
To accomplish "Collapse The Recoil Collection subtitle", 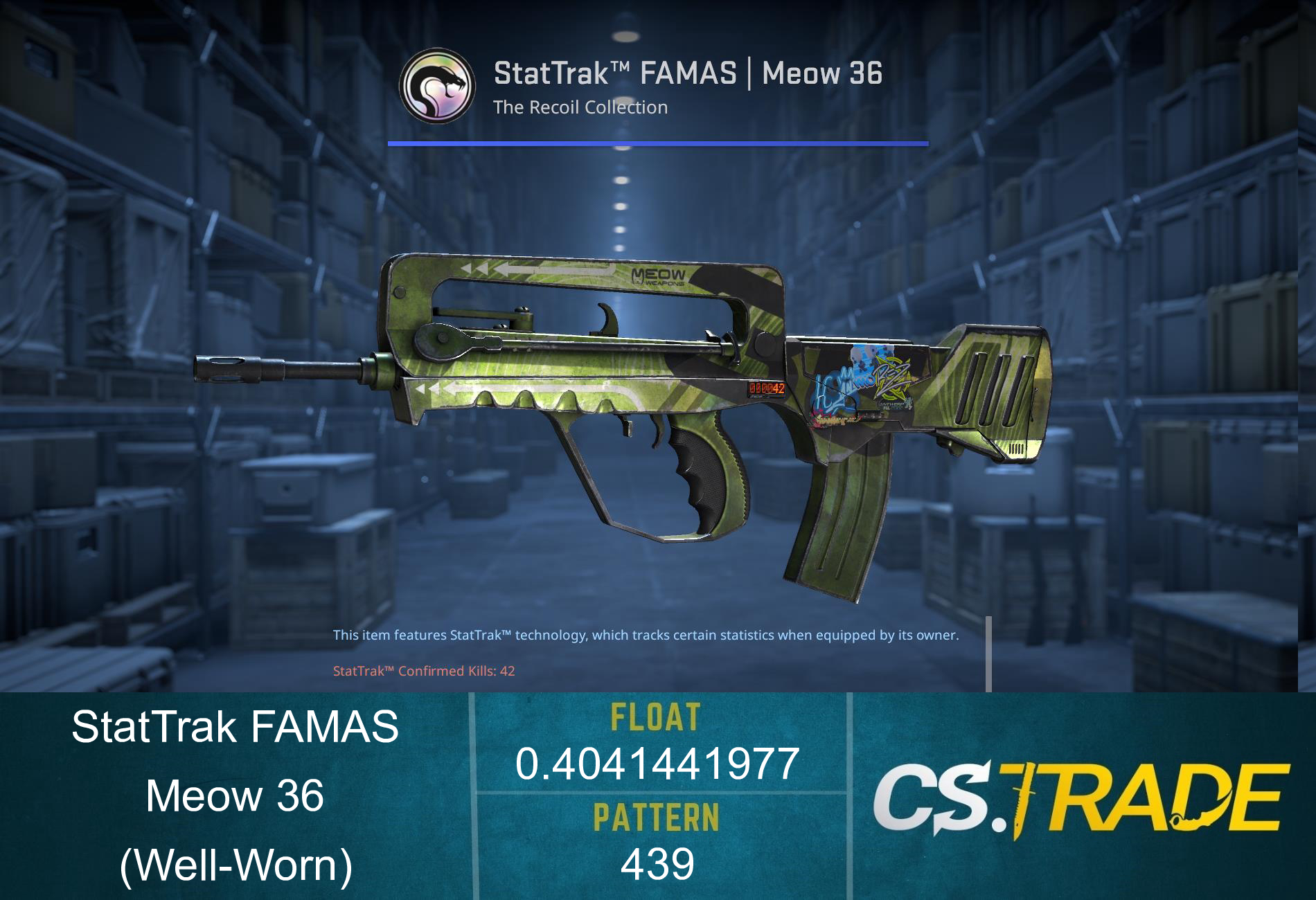I will (580, 107).
